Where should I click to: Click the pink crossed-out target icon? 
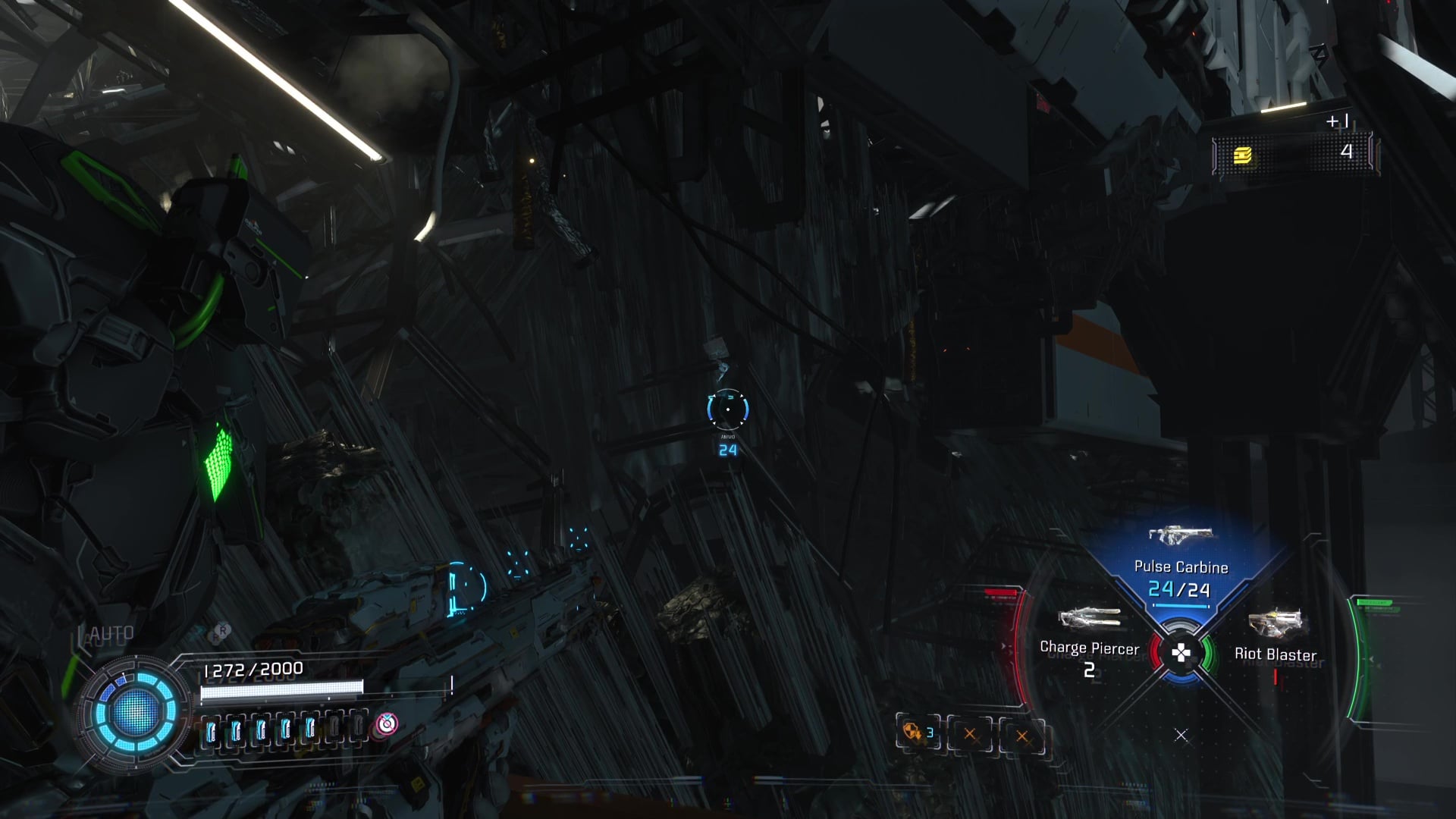tap(387, 724)
